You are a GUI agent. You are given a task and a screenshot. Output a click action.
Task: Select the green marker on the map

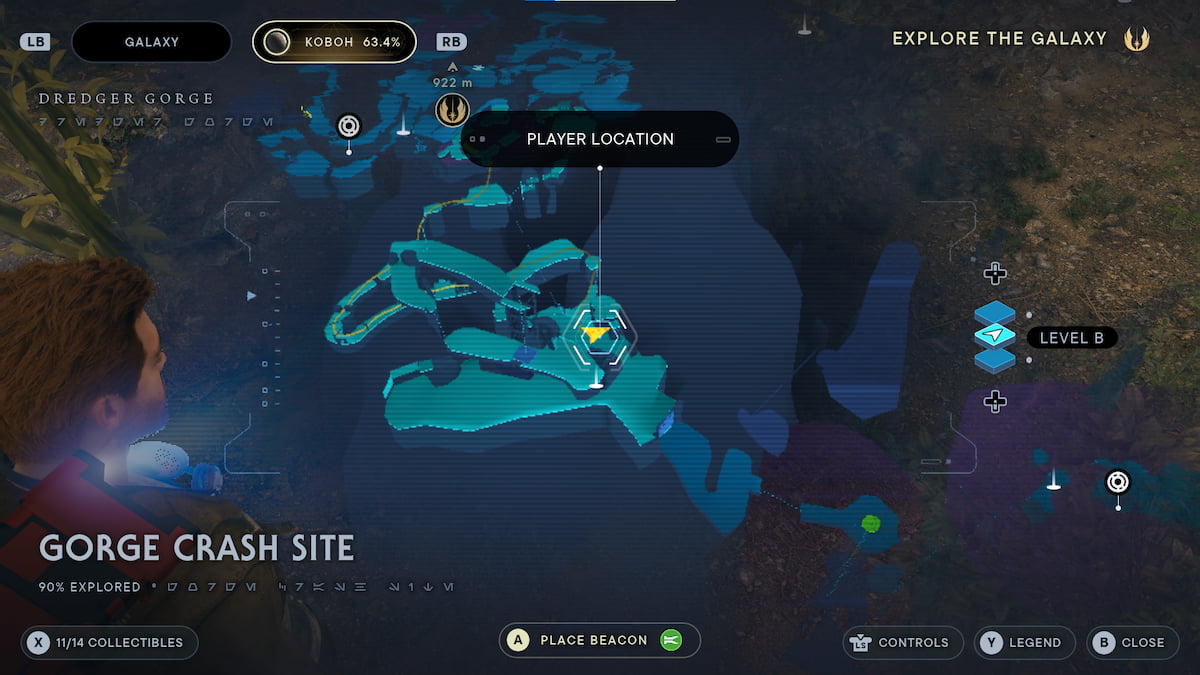[x=870, y=523]
